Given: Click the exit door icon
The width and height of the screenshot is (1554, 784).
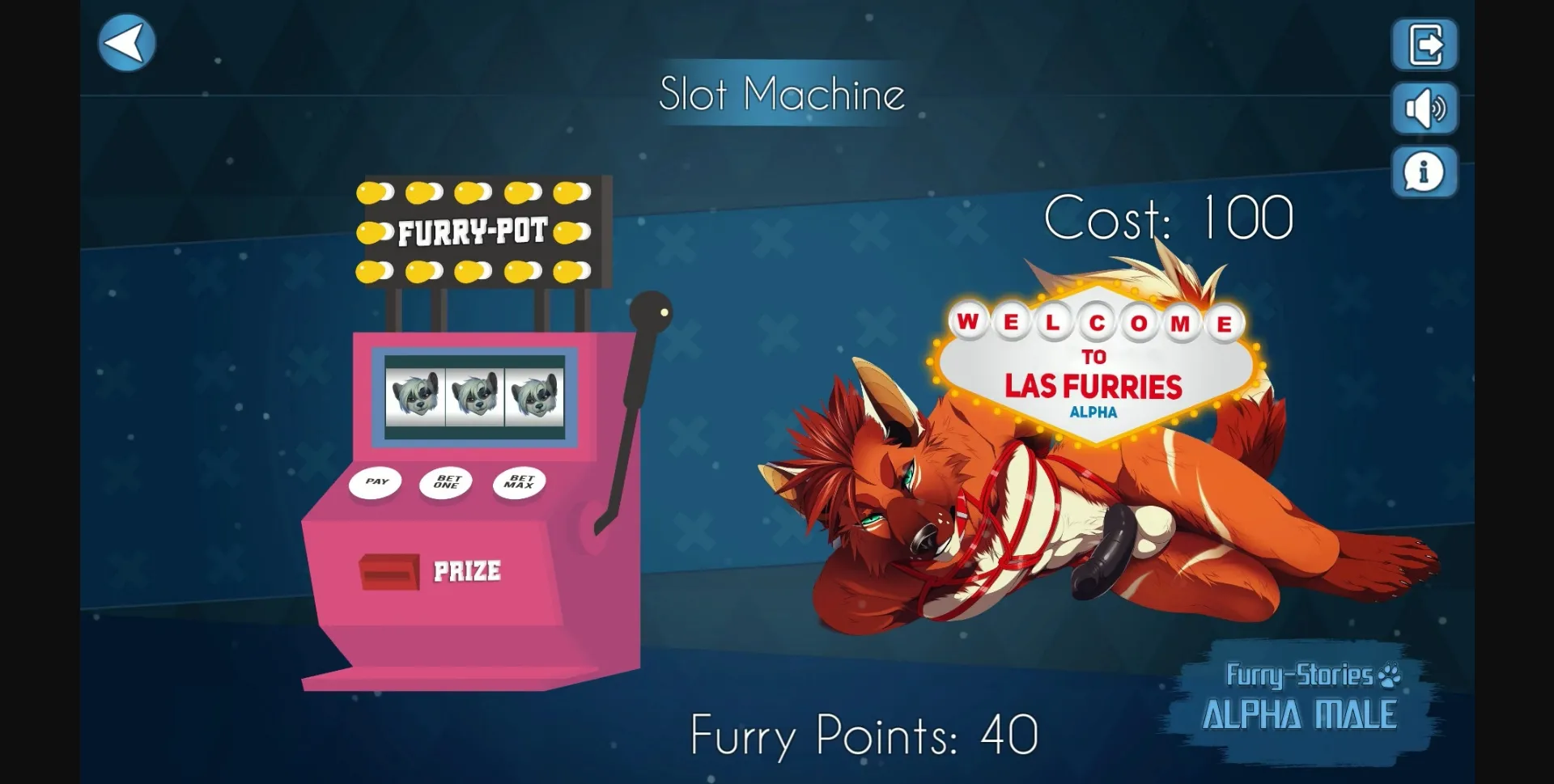Looking at the screenshot, I should point(1424,44).
